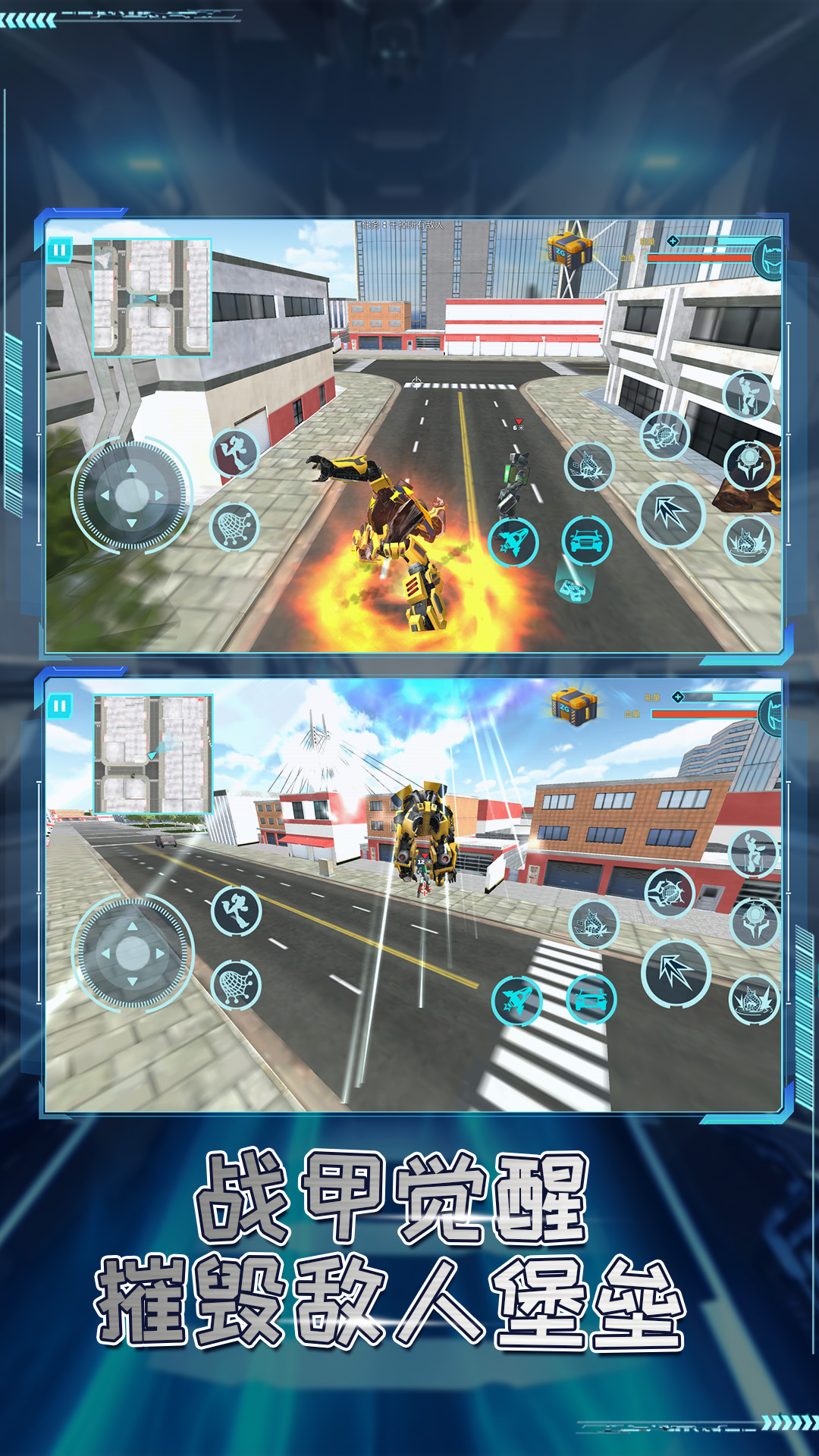Activate the running figure skill, lower panel
The height and width of the screenshot is (1456, 819).
click(x=236, y=910)
